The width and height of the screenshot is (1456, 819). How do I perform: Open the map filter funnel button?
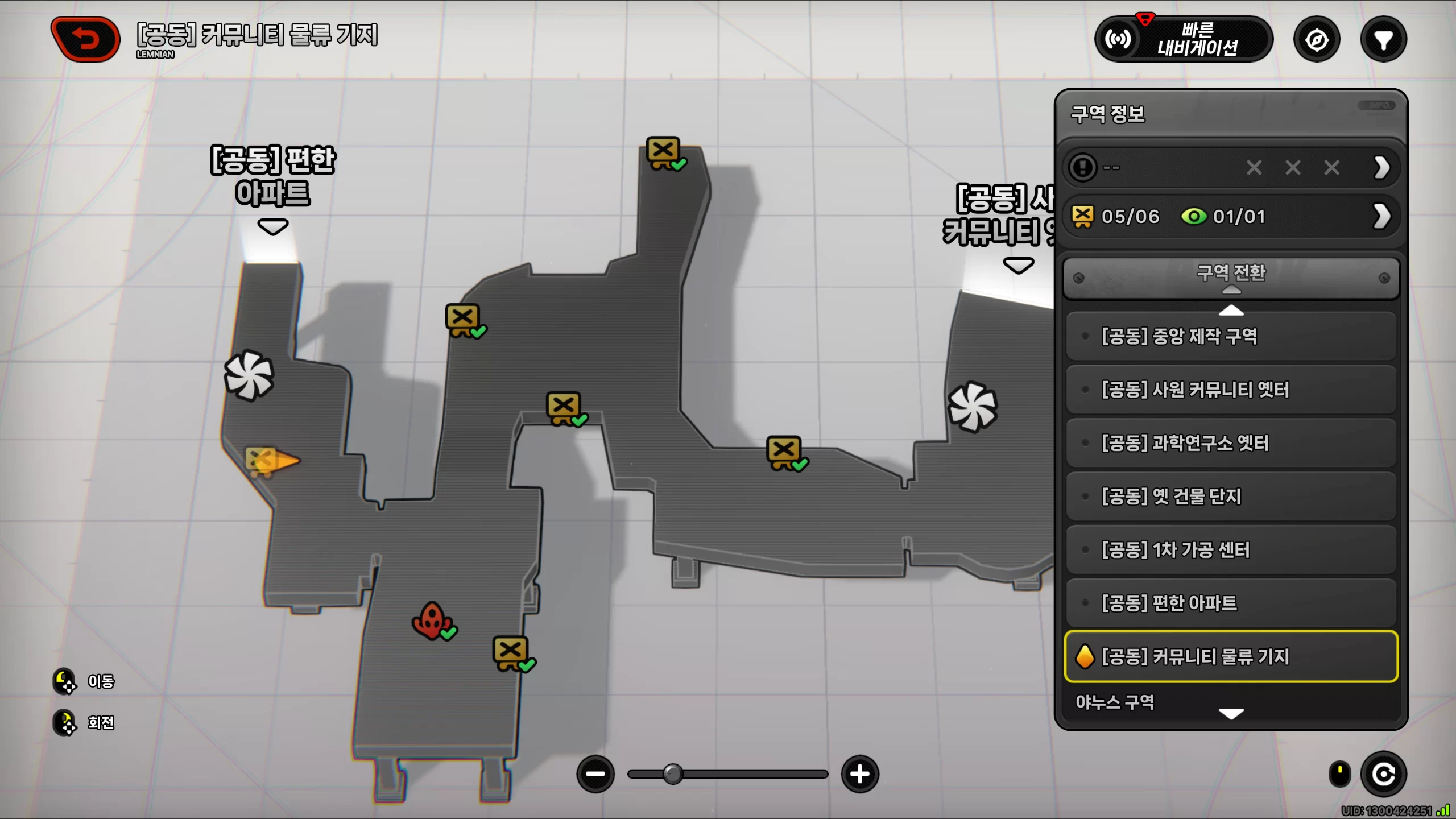(x=1383, y=40)
